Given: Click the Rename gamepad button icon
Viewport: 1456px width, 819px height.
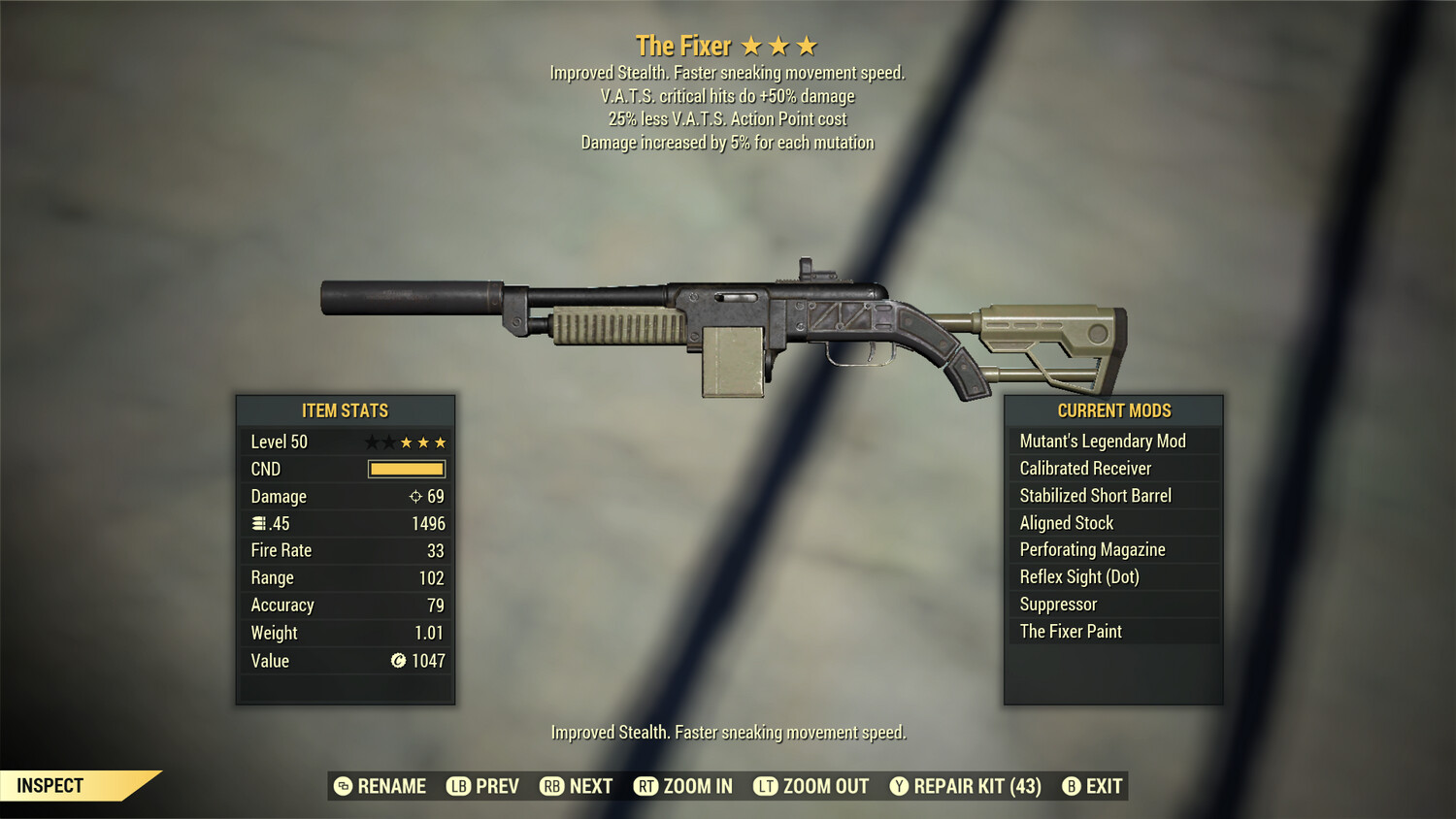Looking at the screenshot, I should tap(343, 786).
